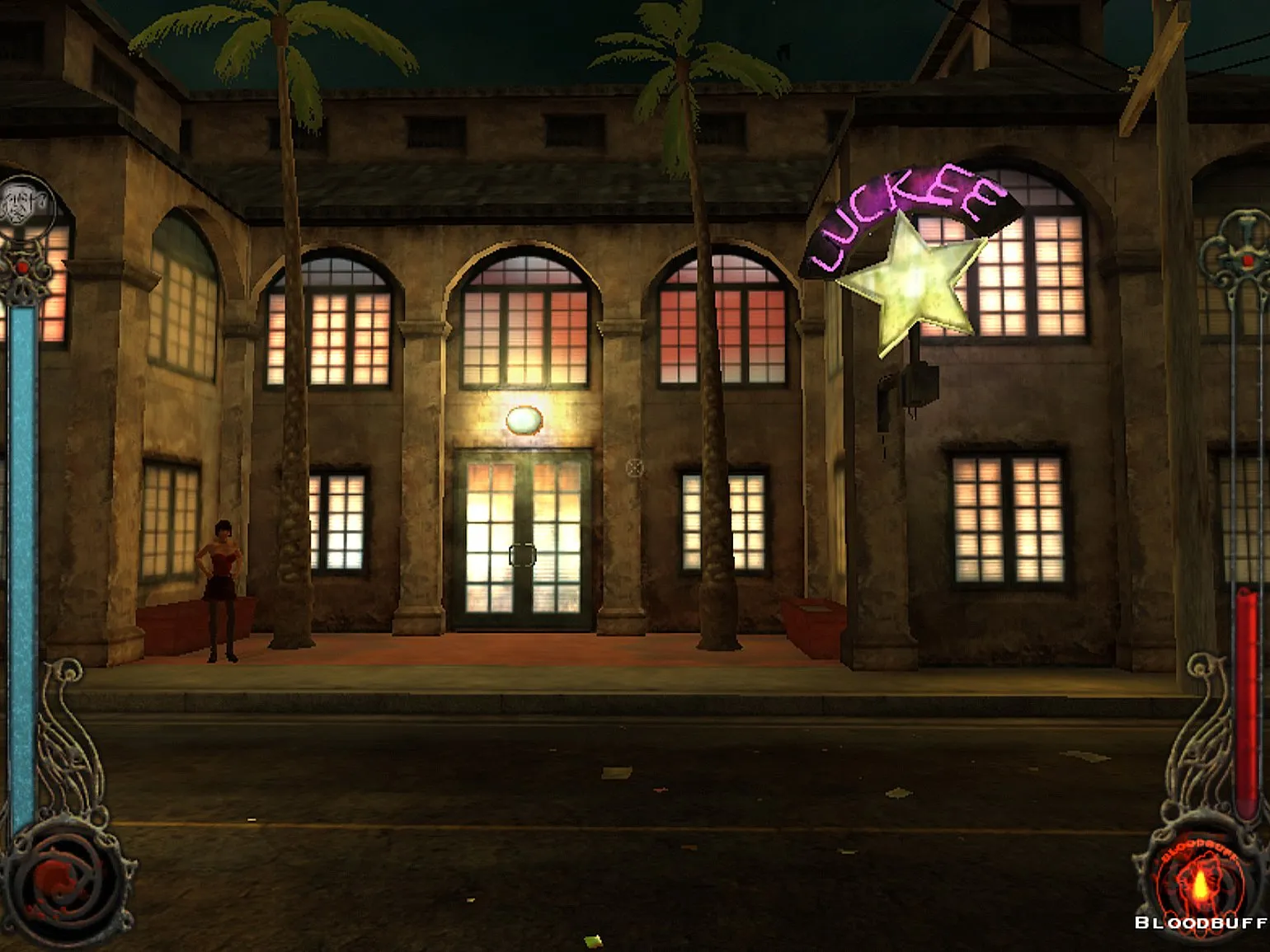This screenshot has width=1270, height=952.
Task: Activate the Bloodbuff discipline icon
Action: click(1201, 884)
